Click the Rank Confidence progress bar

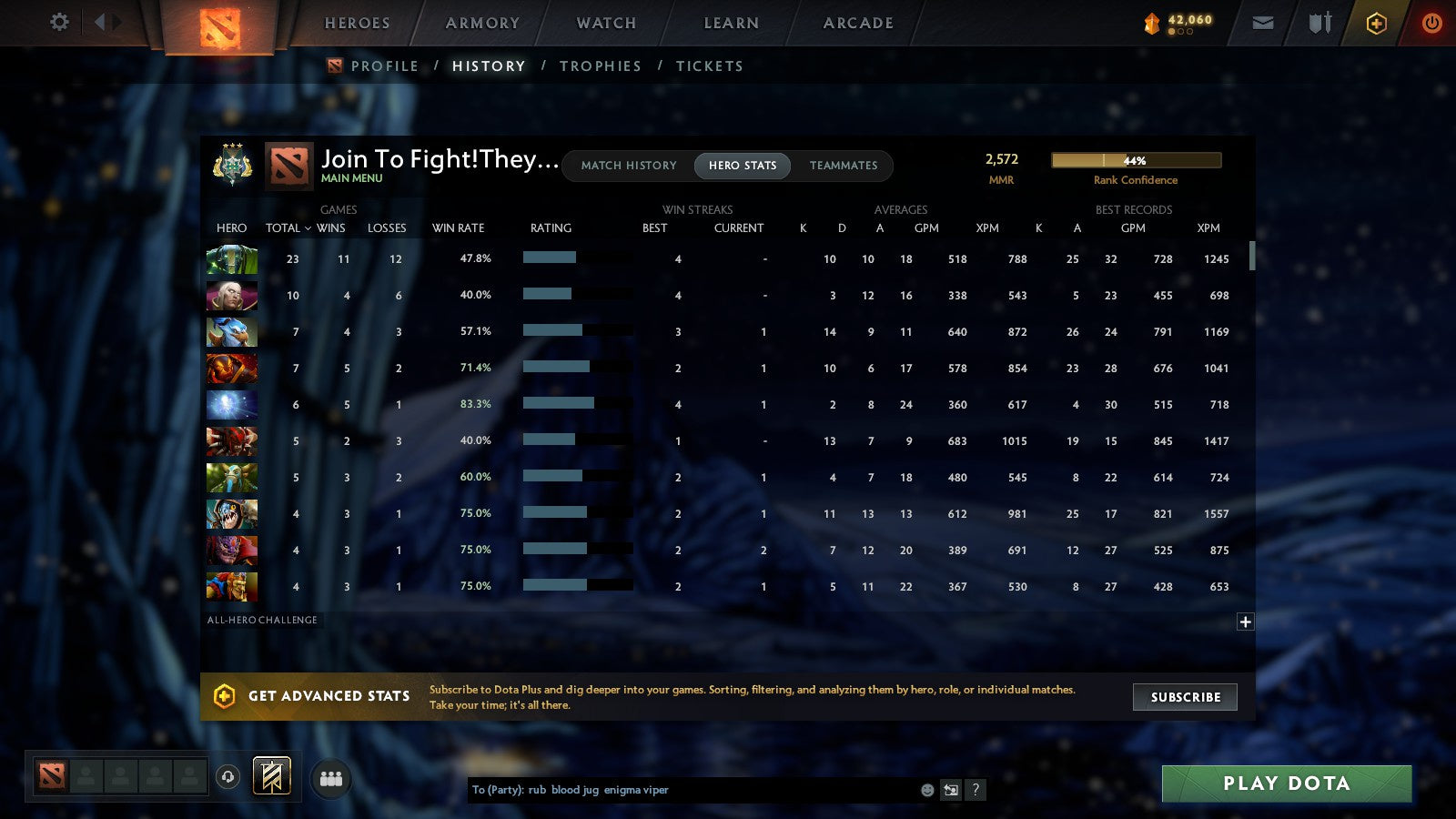pos(1137,159)
